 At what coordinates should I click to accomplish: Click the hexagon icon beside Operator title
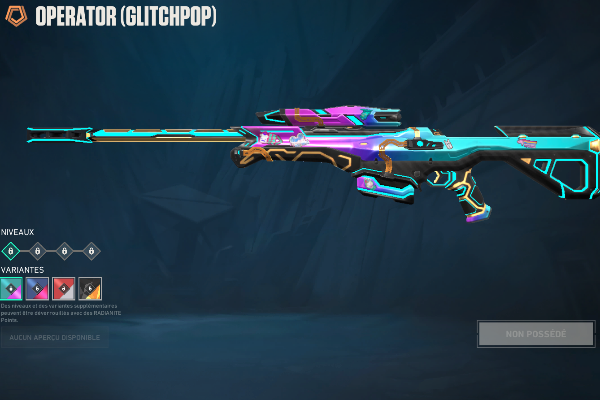point(17,17)
